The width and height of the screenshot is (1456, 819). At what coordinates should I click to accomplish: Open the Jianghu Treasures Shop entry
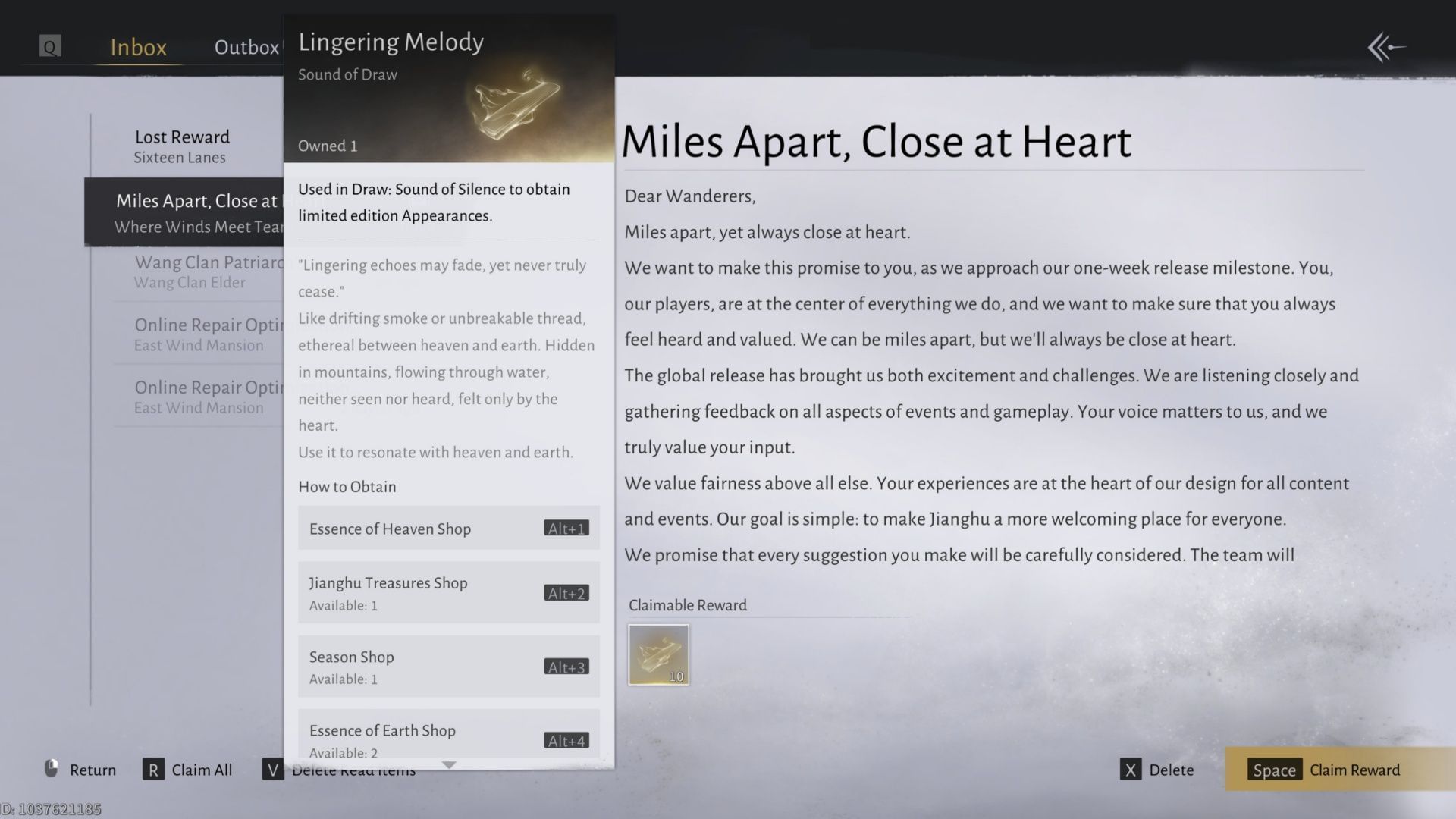[x=448, y=592]
